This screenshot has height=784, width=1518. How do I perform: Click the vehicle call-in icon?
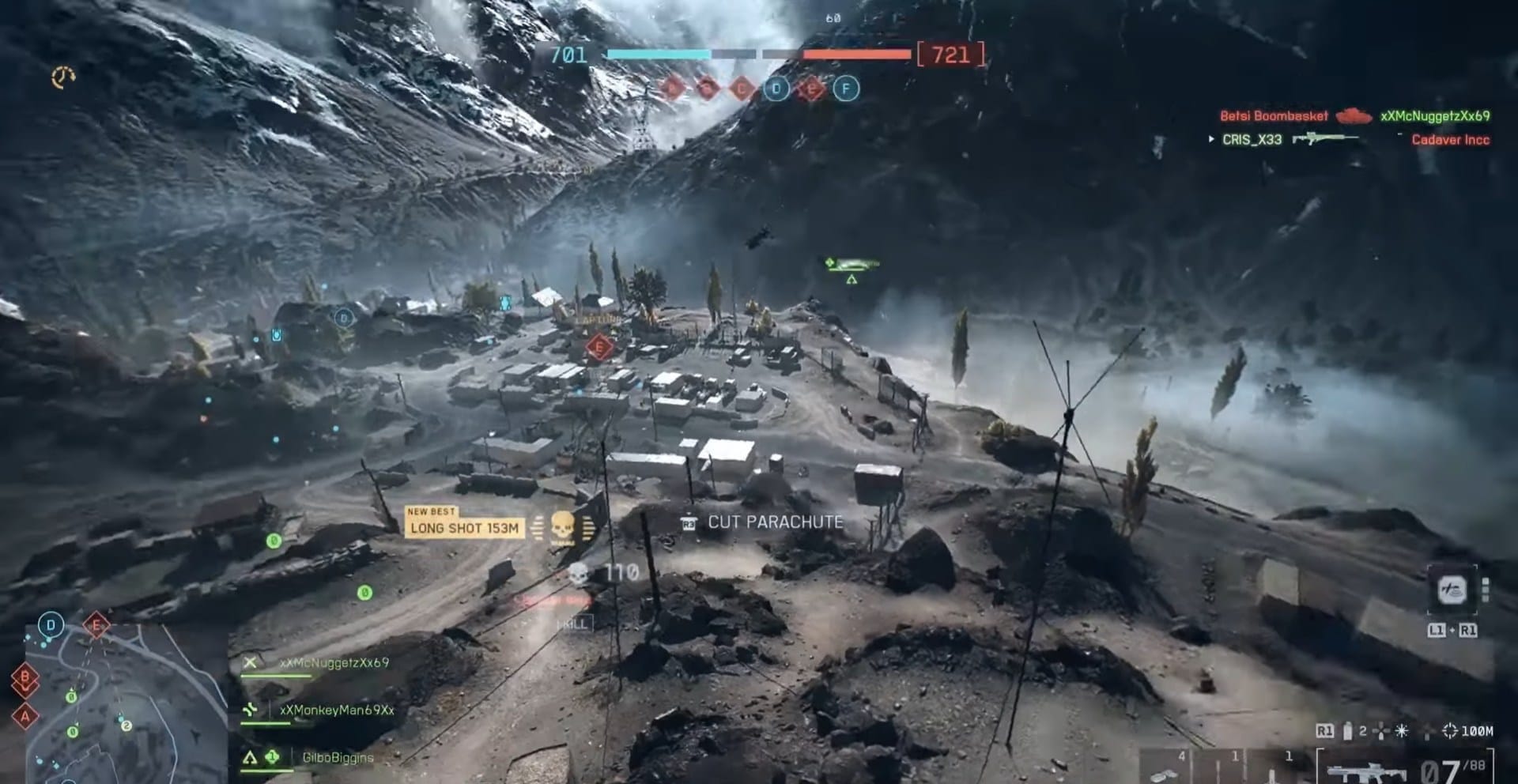coord(1452,590)
